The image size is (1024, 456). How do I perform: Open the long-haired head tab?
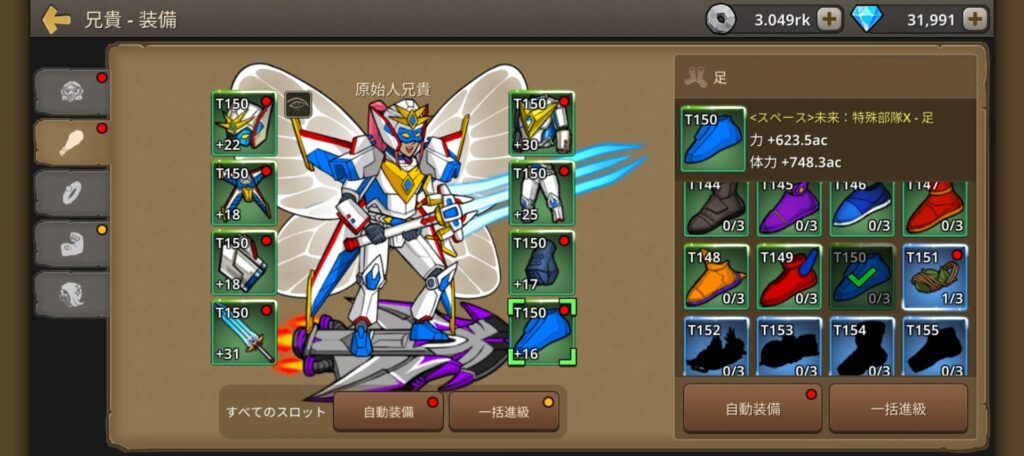(x=70, y=294)
